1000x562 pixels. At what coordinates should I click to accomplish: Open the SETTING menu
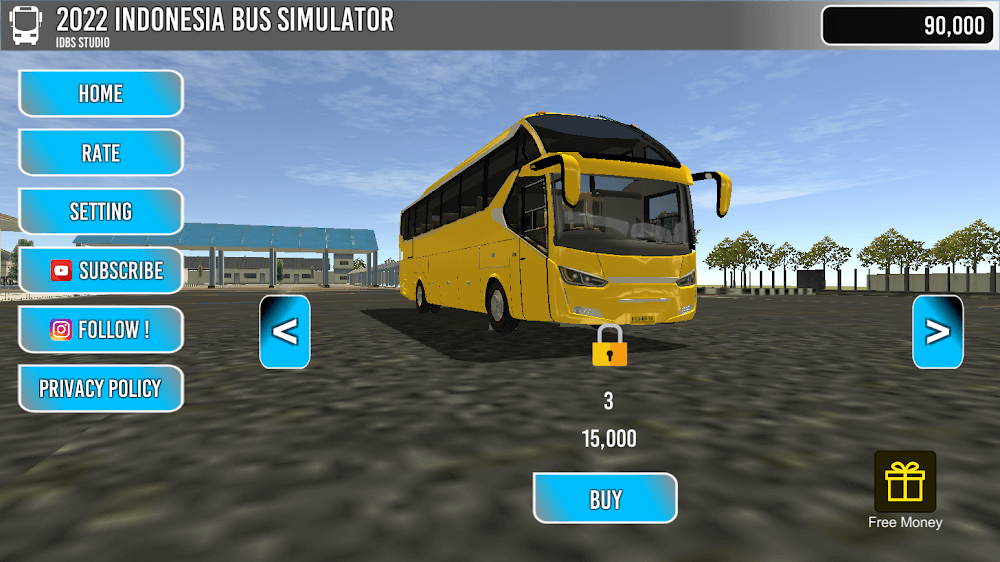coord(100,212)
